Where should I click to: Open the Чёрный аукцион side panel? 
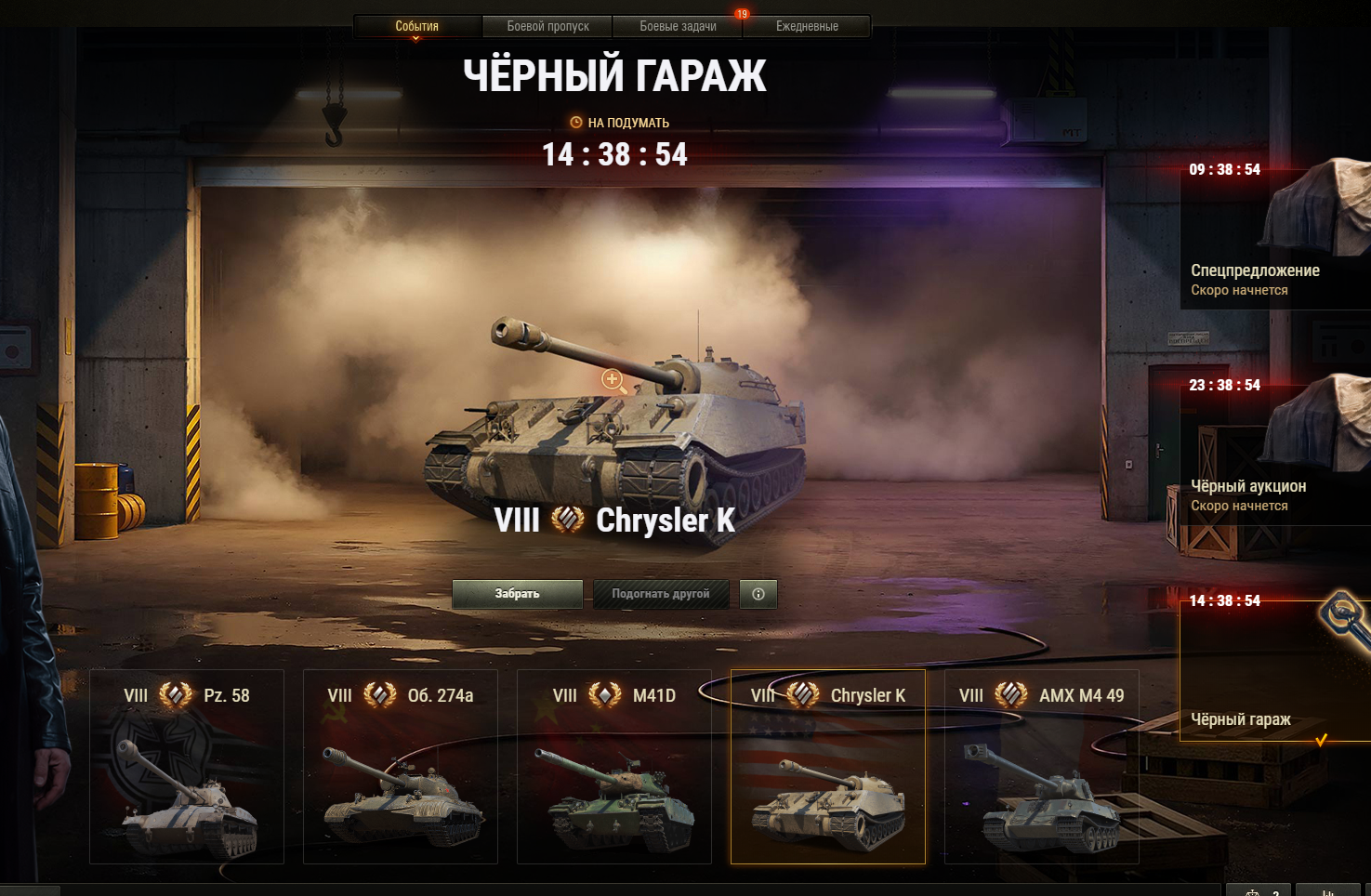tap(1273, 455)
